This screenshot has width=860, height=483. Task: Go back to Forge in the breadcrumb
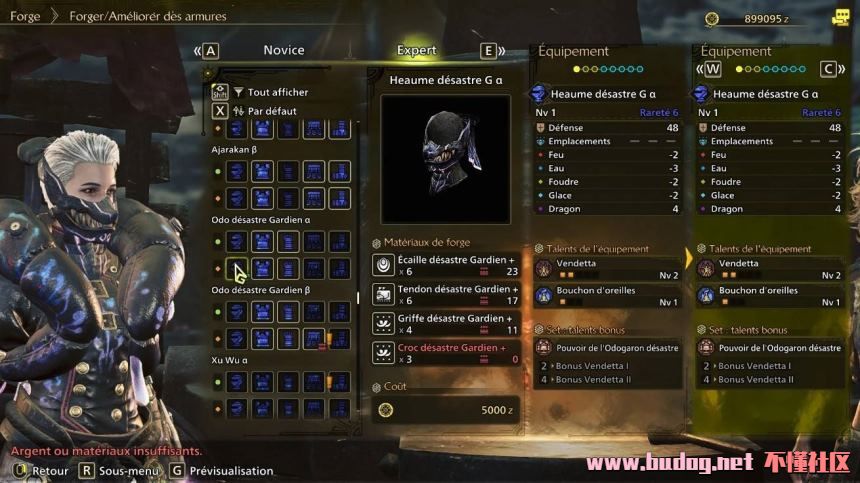tap(25, 16)
